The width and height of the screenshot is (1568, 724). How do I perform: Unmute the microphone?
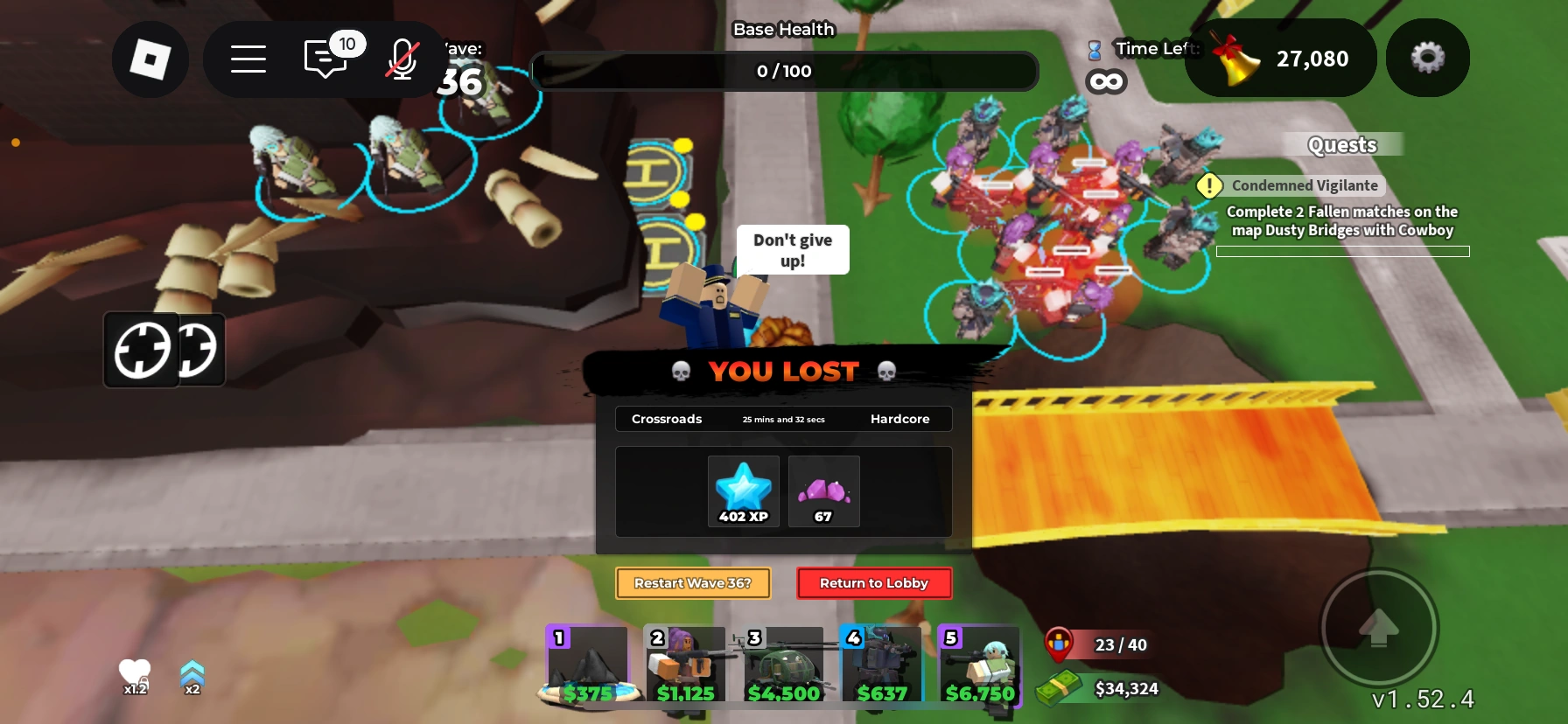pyautogui.click(x=401, y=59)
